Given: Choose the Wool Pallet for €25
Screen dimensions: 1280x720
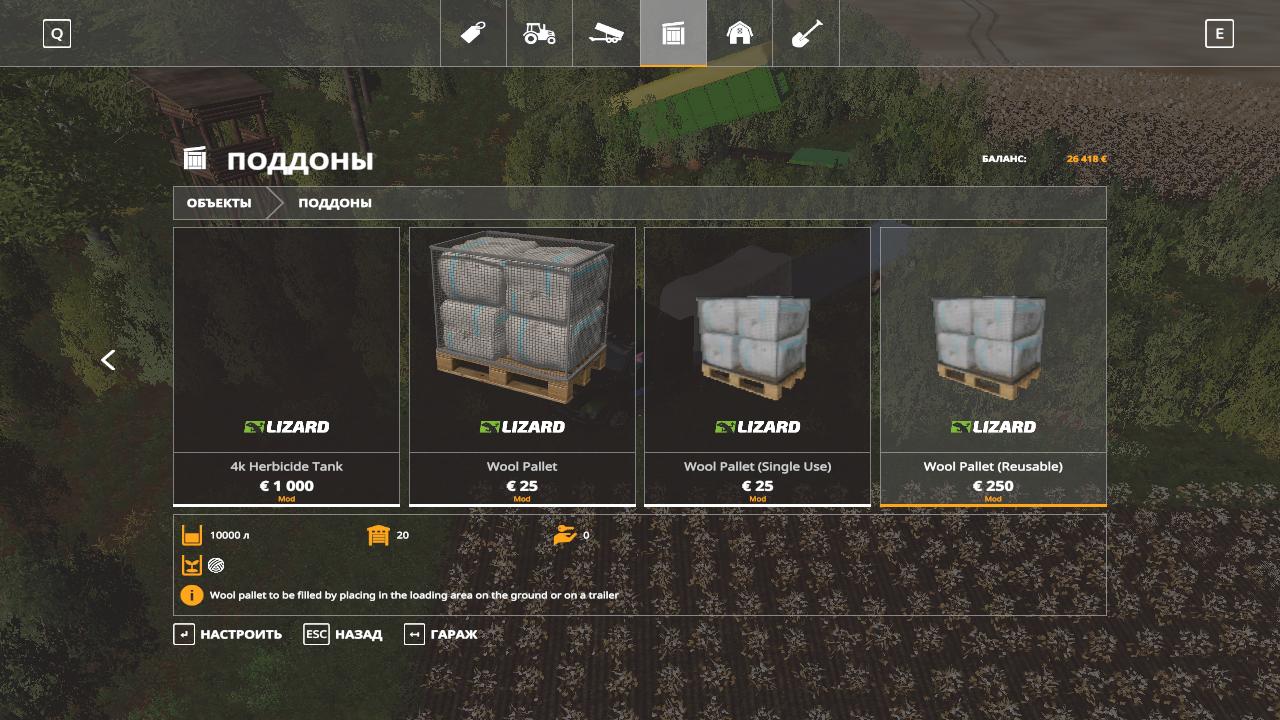Looking at the screenshot, I should [x=522, y=366].
